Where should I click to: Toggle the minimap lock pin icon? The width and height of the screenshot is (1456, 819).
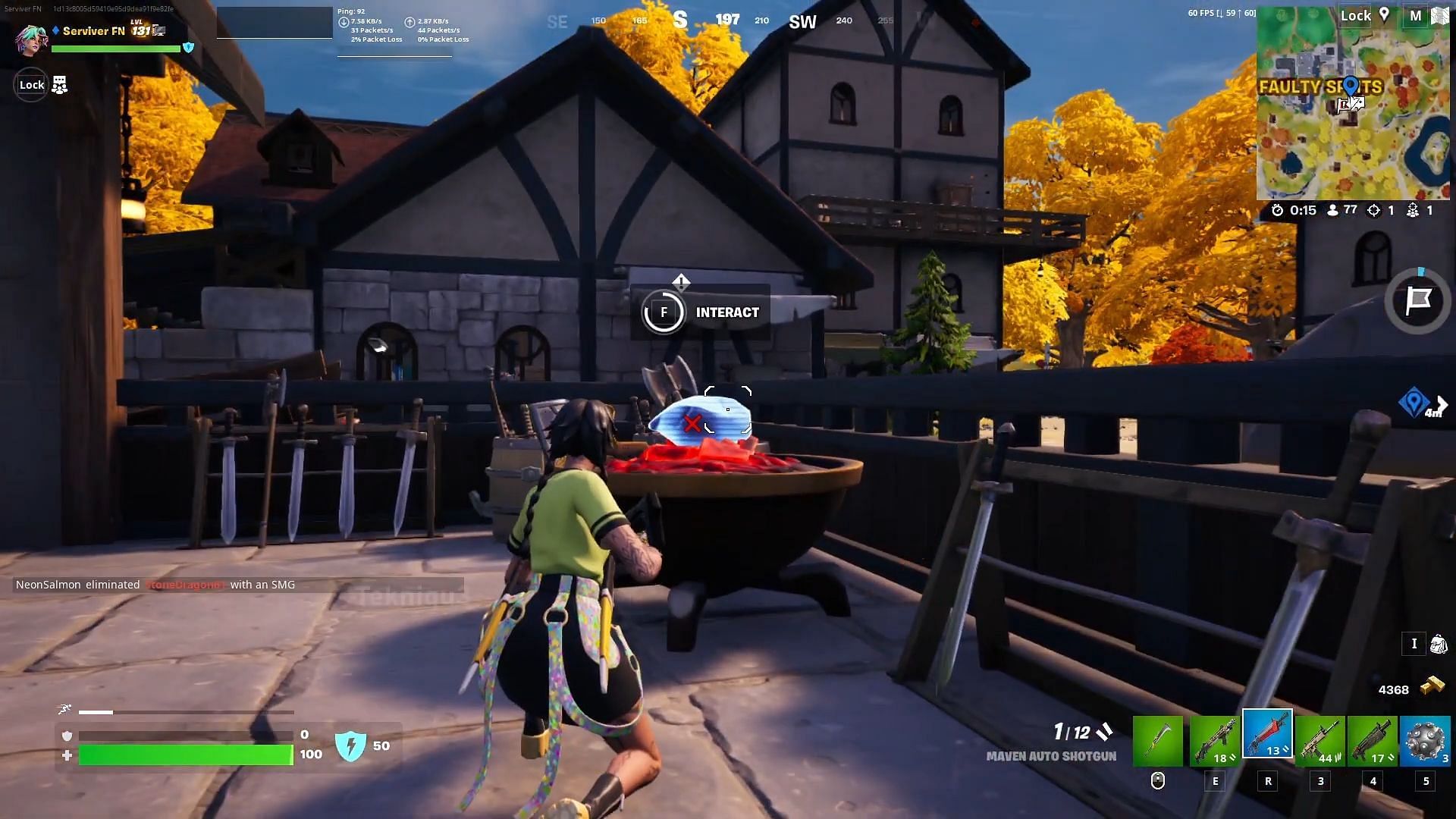coord(1384,15)
